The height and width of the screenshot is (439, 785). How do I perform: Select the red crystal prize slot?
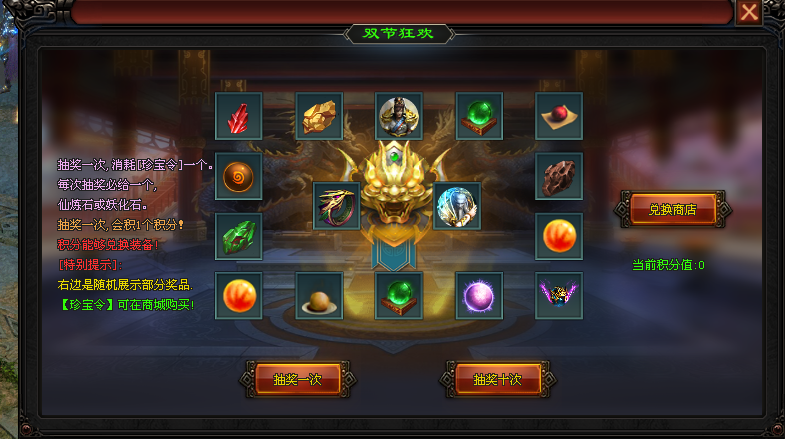238,116
